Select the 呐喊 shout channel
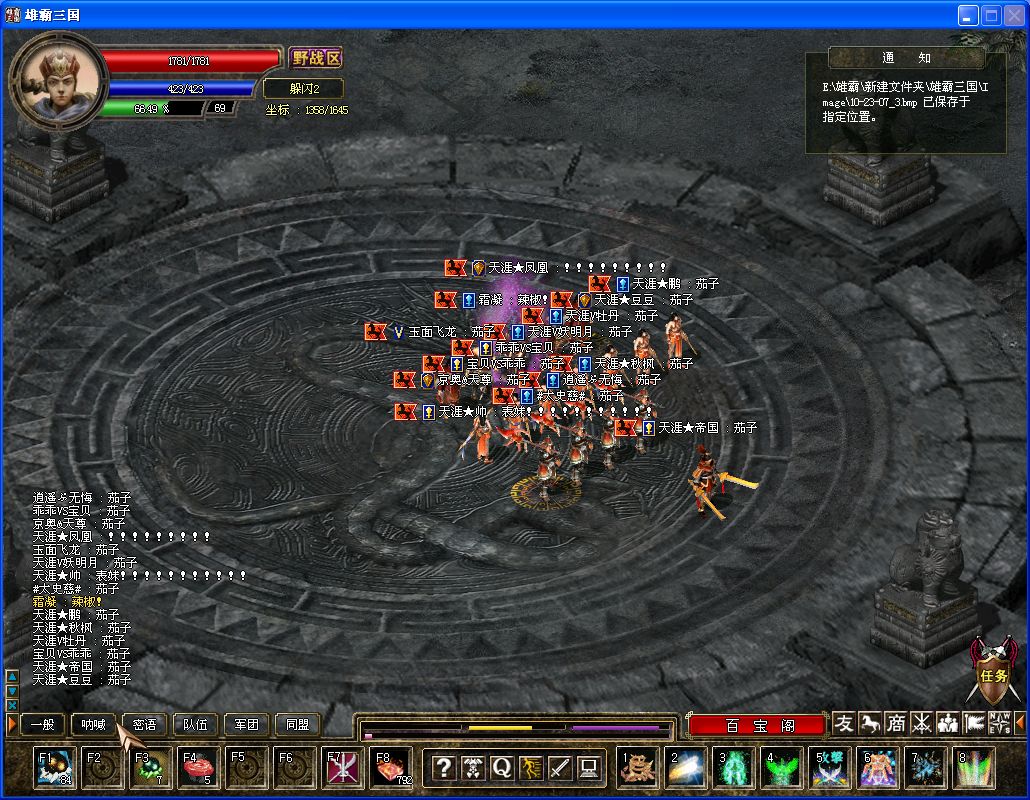This screenshot has width=1030, height=800. [x=93, y=725]
